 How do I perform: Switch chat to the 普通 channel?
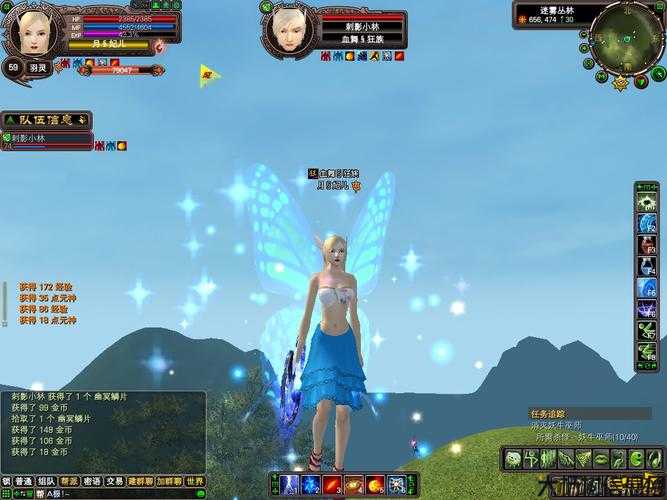click(23, 481)
